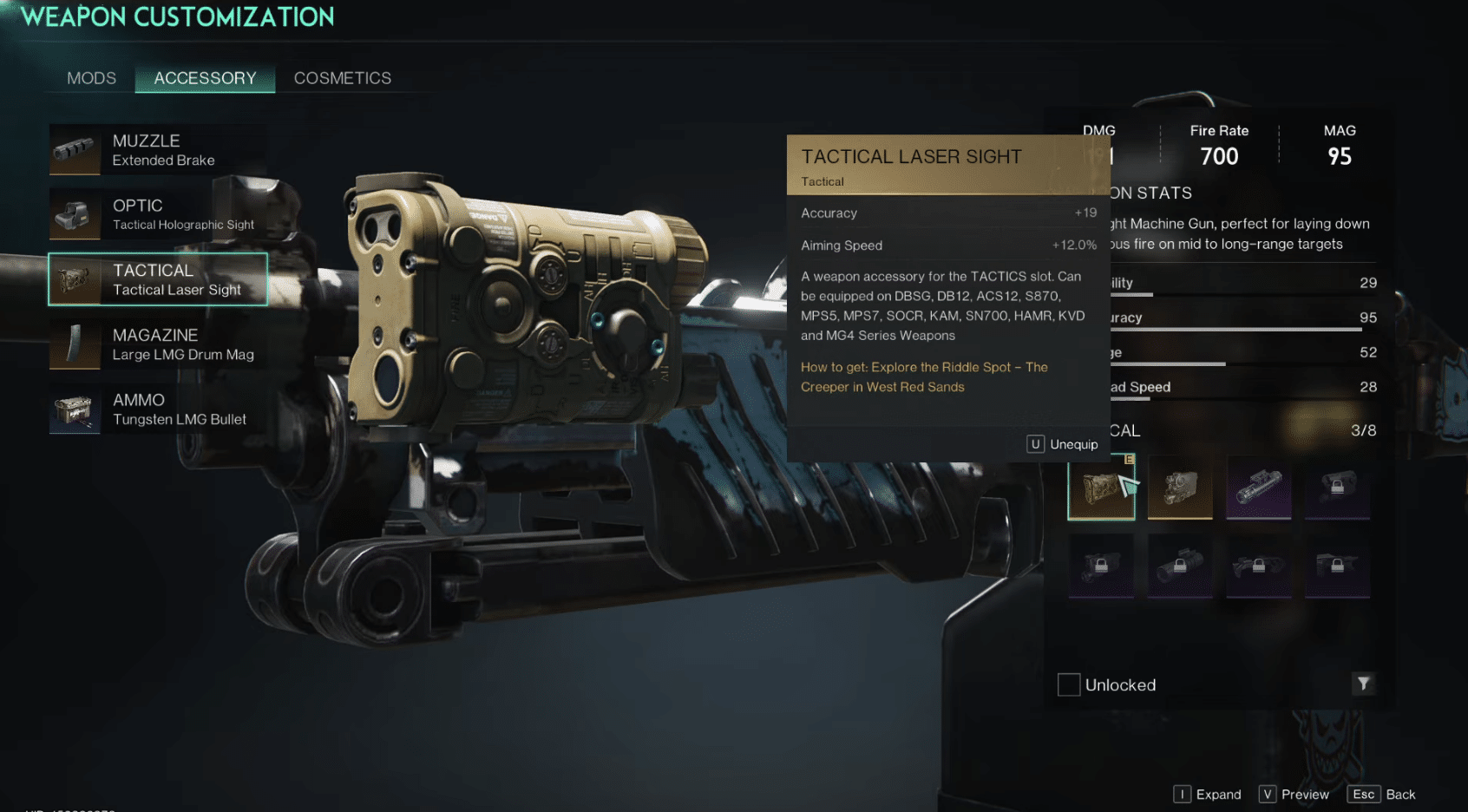The width and height of the screenshot is (1468, 812).
Task: Click the Expand button
Action: click(x=1207, y=794)
